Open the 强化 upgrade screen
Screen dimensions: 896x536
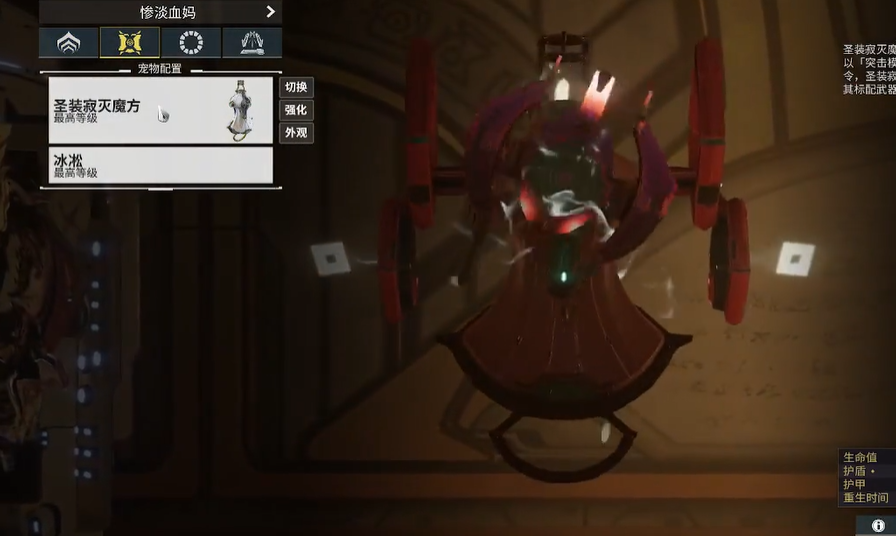296,110
